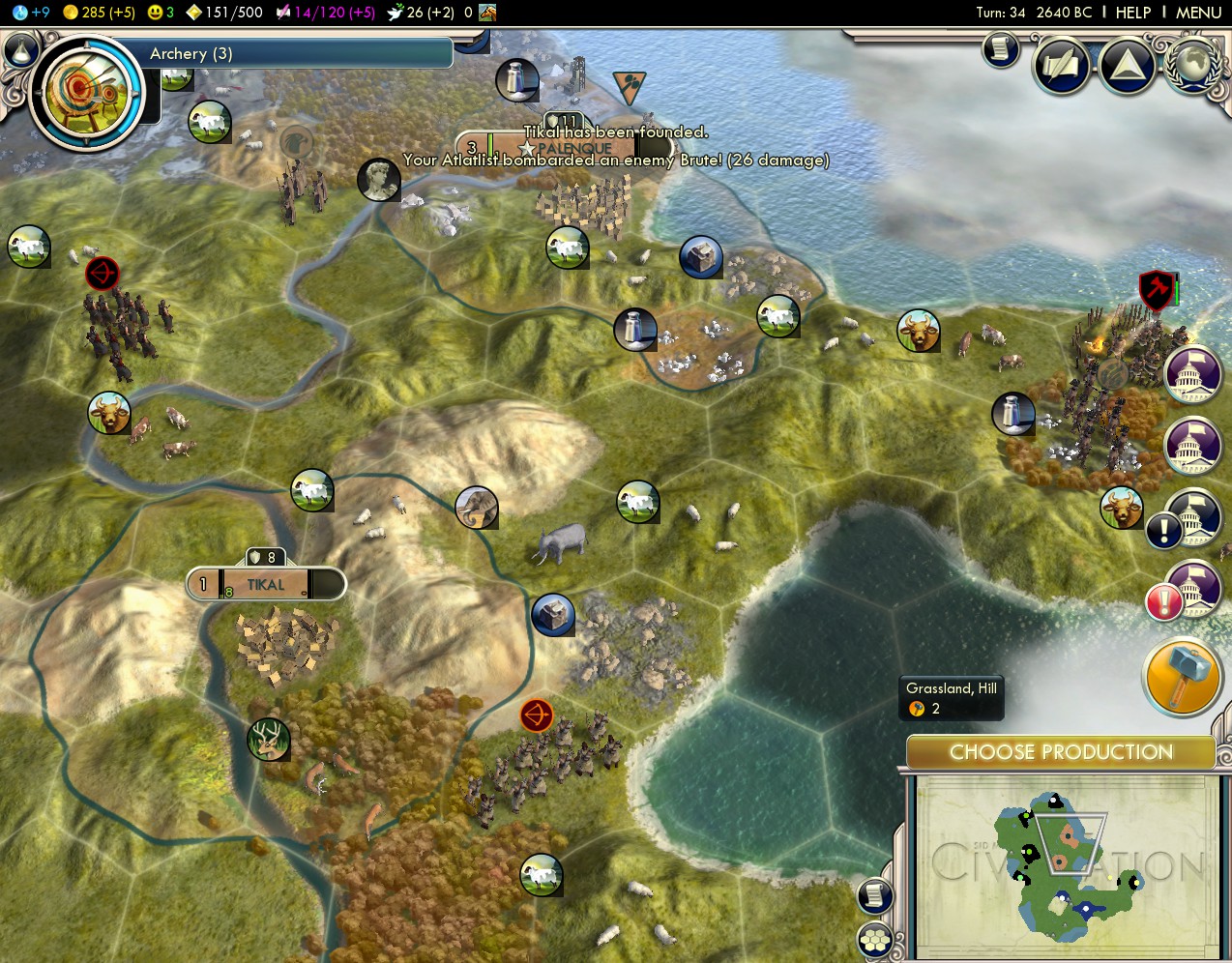Image resolution: width=1232 pixels, height=963 pixels.
Task: Click the CHOOSE PRODUCTION button
Action: (1061, 752)
